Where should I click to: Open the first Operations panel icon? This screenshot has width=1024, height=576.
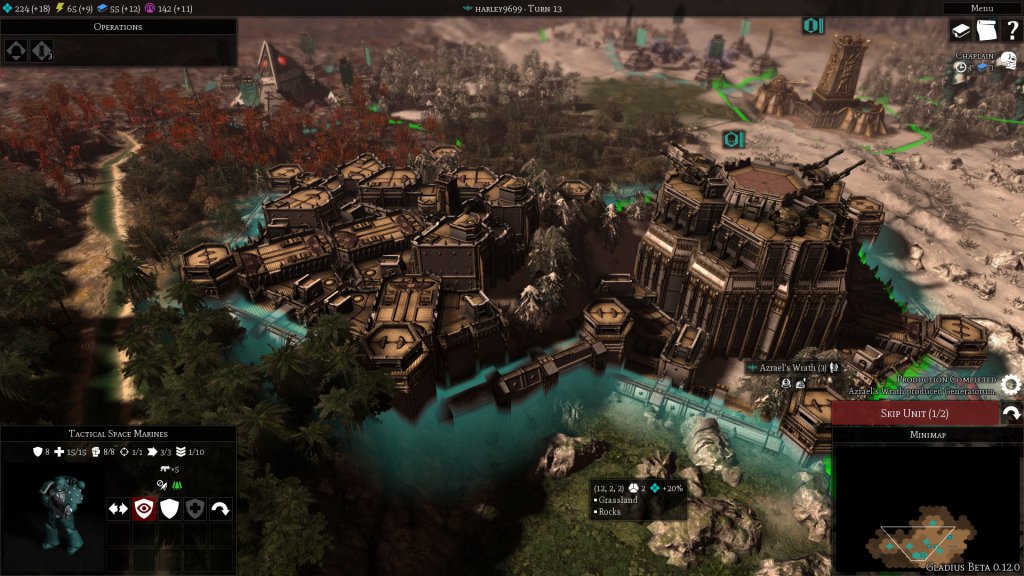(x=17, y=50)
